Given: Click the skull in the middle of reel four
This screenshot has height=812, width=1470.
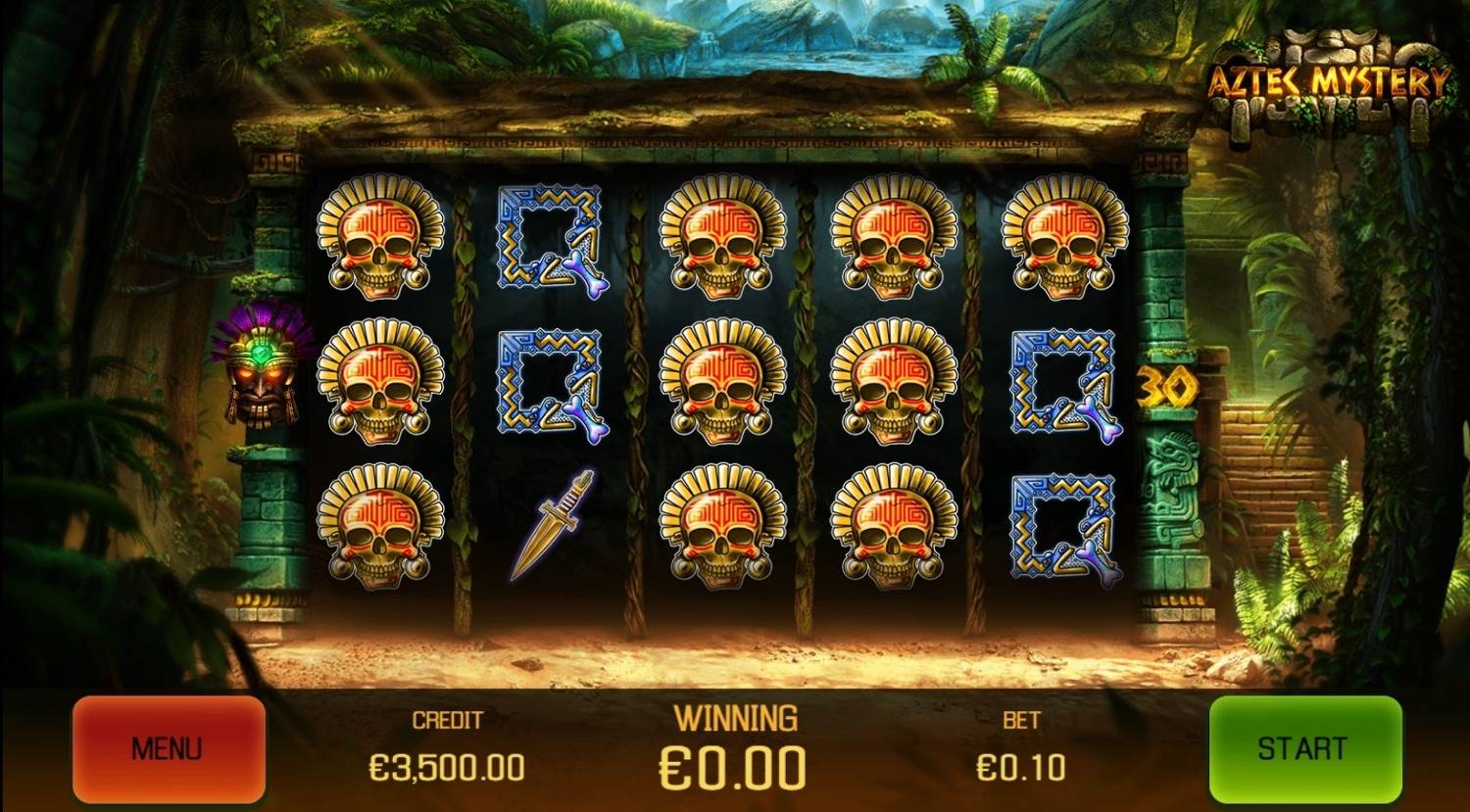Looking at the screenshot, I should tap(894, 382).
